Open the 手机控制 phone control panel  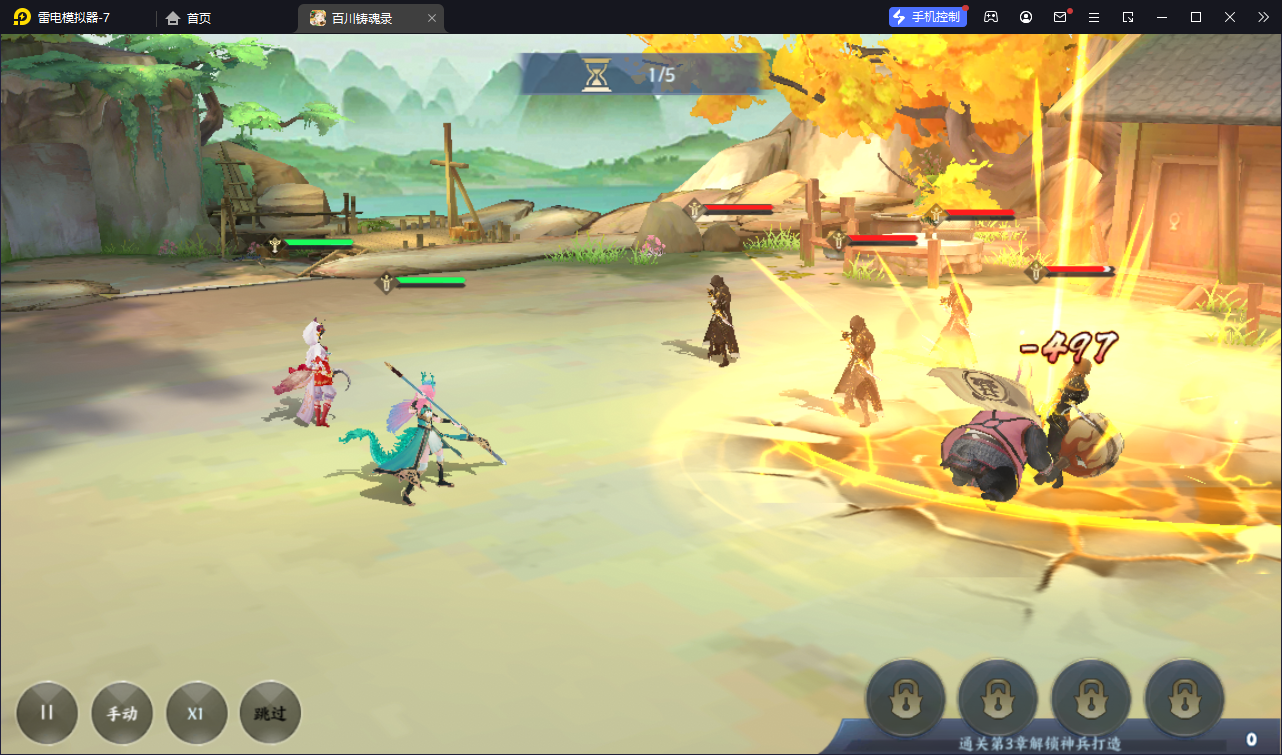tap(927, 17)
